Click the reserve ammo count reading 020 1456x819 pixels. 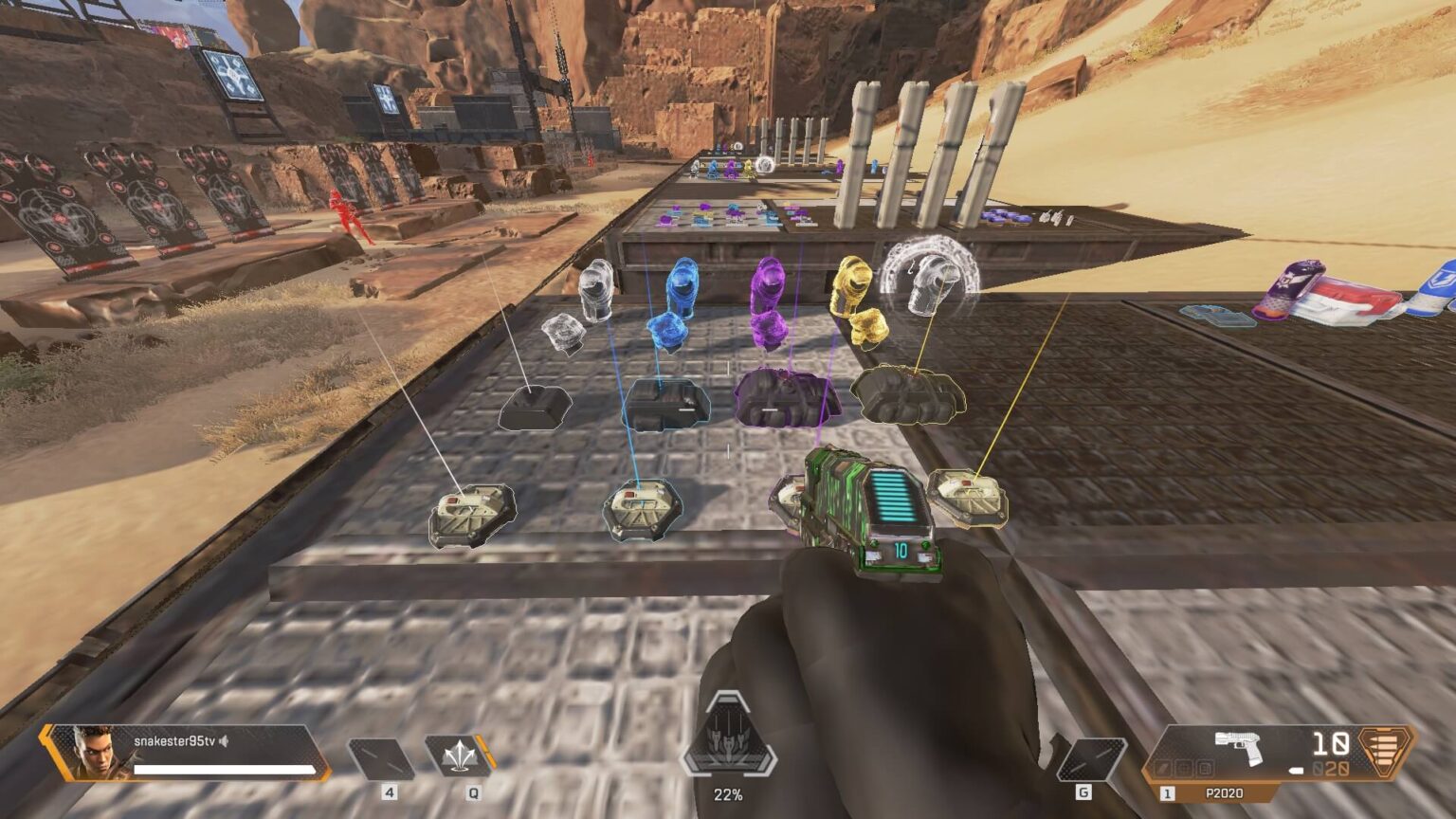(x=1332, y=768)
